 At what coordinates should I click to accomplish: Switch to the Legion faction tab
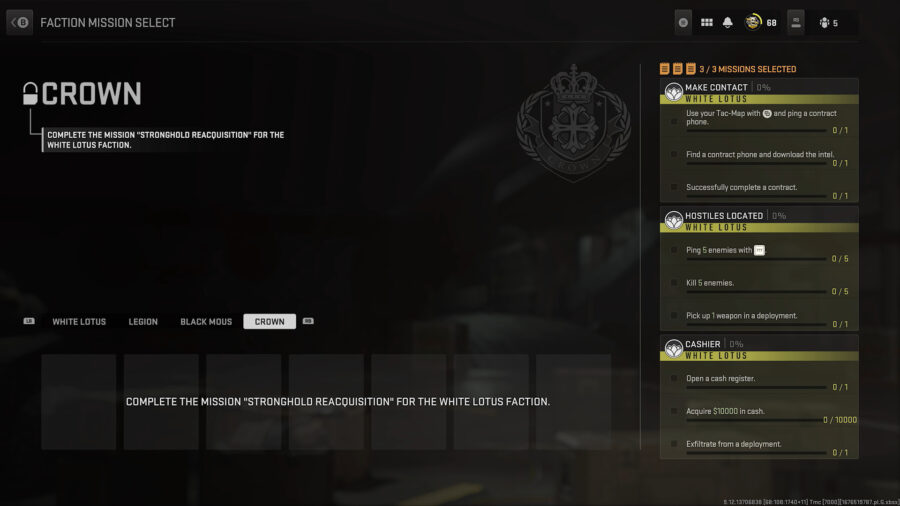143,322
